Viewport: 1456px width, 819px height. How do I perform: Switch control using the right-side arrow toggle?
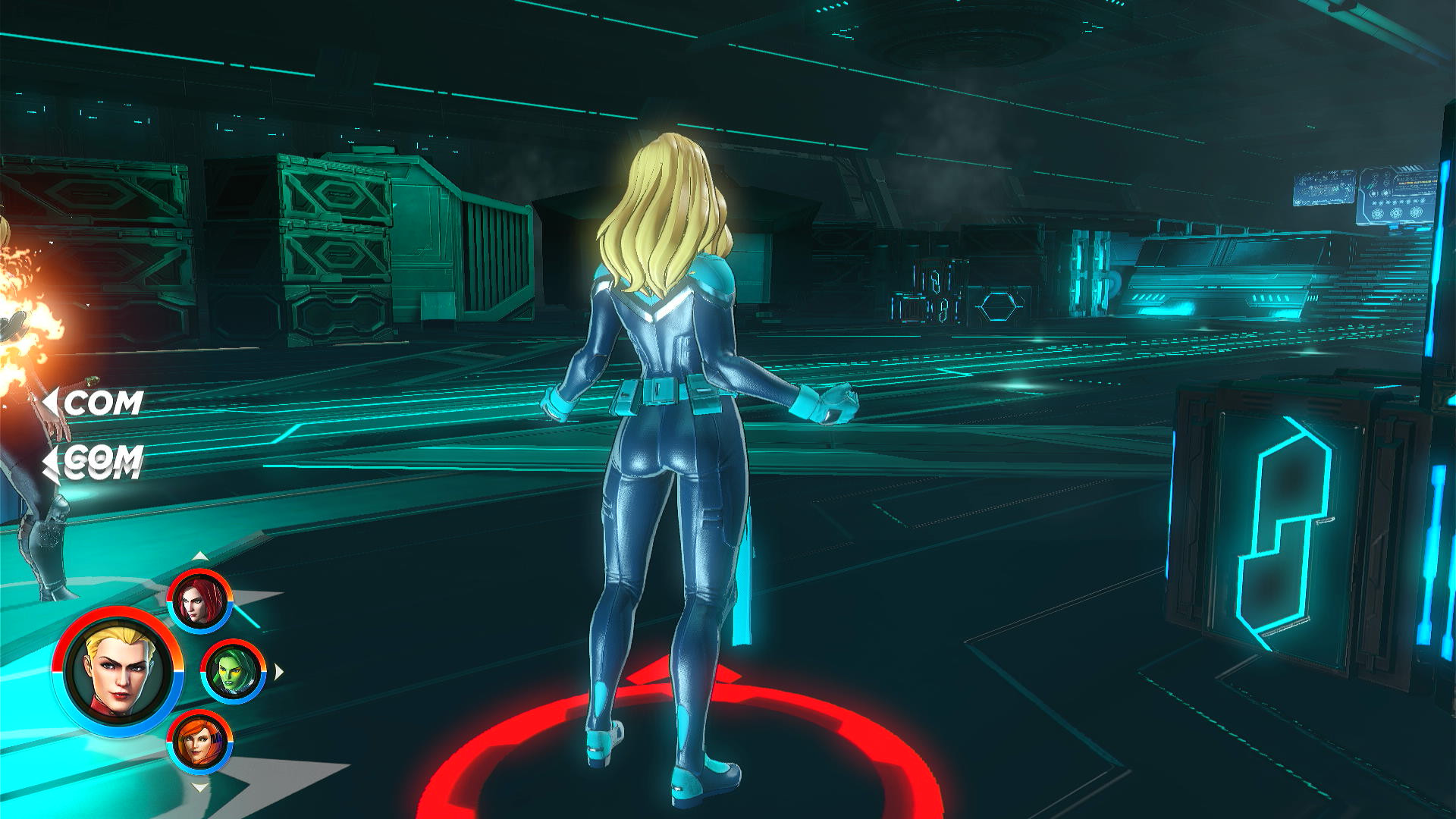(279, 670)
